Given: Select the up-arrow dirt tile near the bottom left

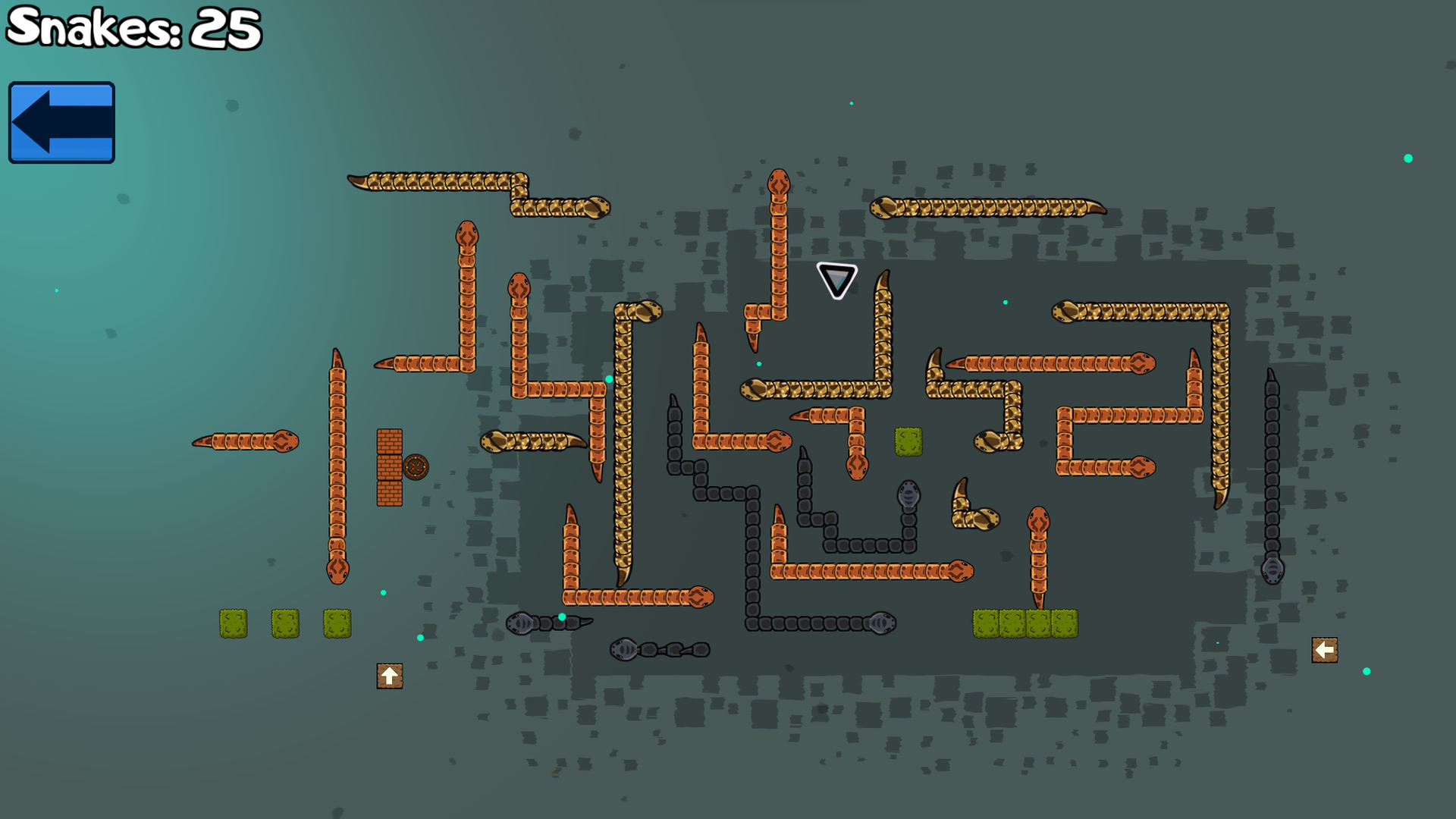Looking at the screenshot, I should click(389, 674).
